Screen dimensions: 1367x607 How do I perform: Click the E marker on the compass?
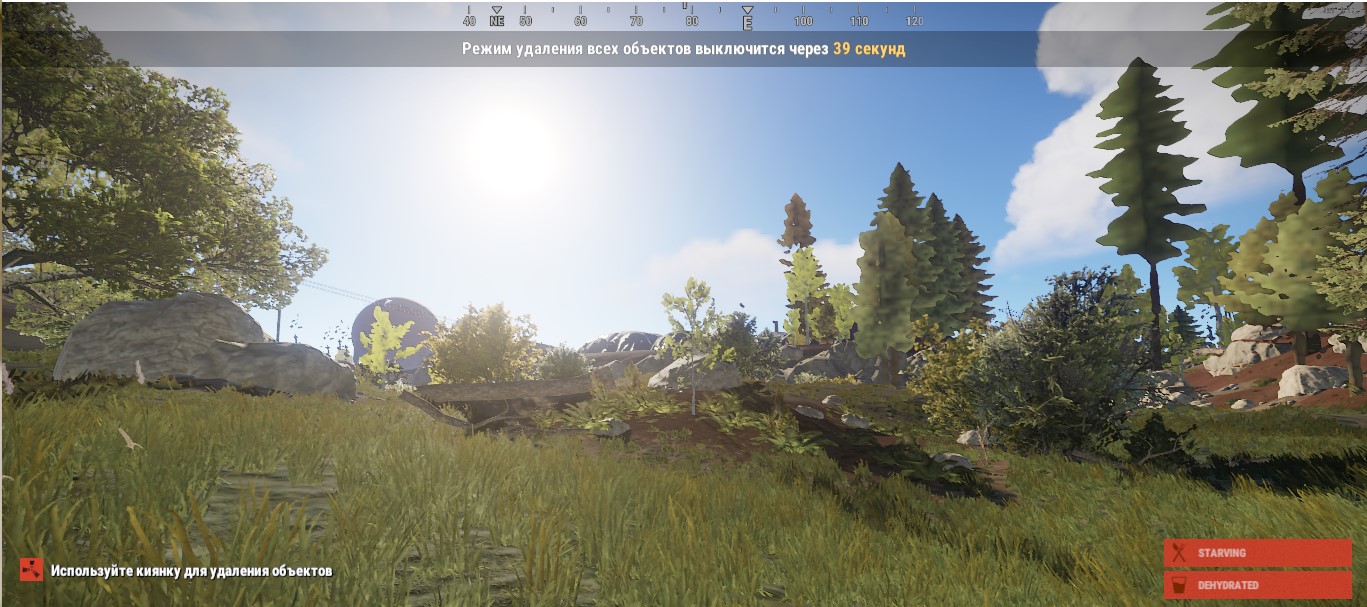pos(747,21)
